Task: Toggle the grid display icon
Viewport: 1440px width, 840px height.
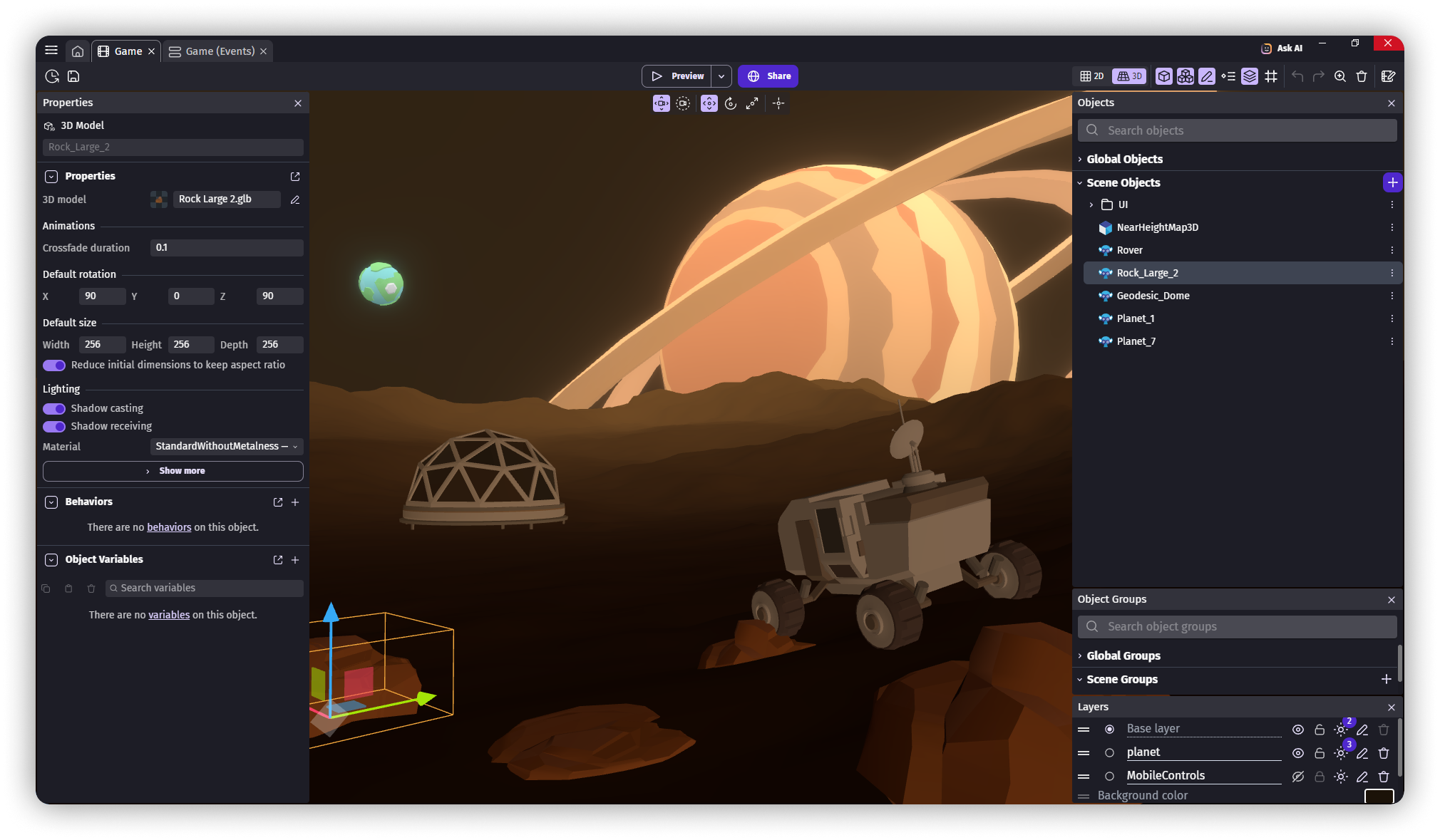Action: click(x=1271, y=76)
